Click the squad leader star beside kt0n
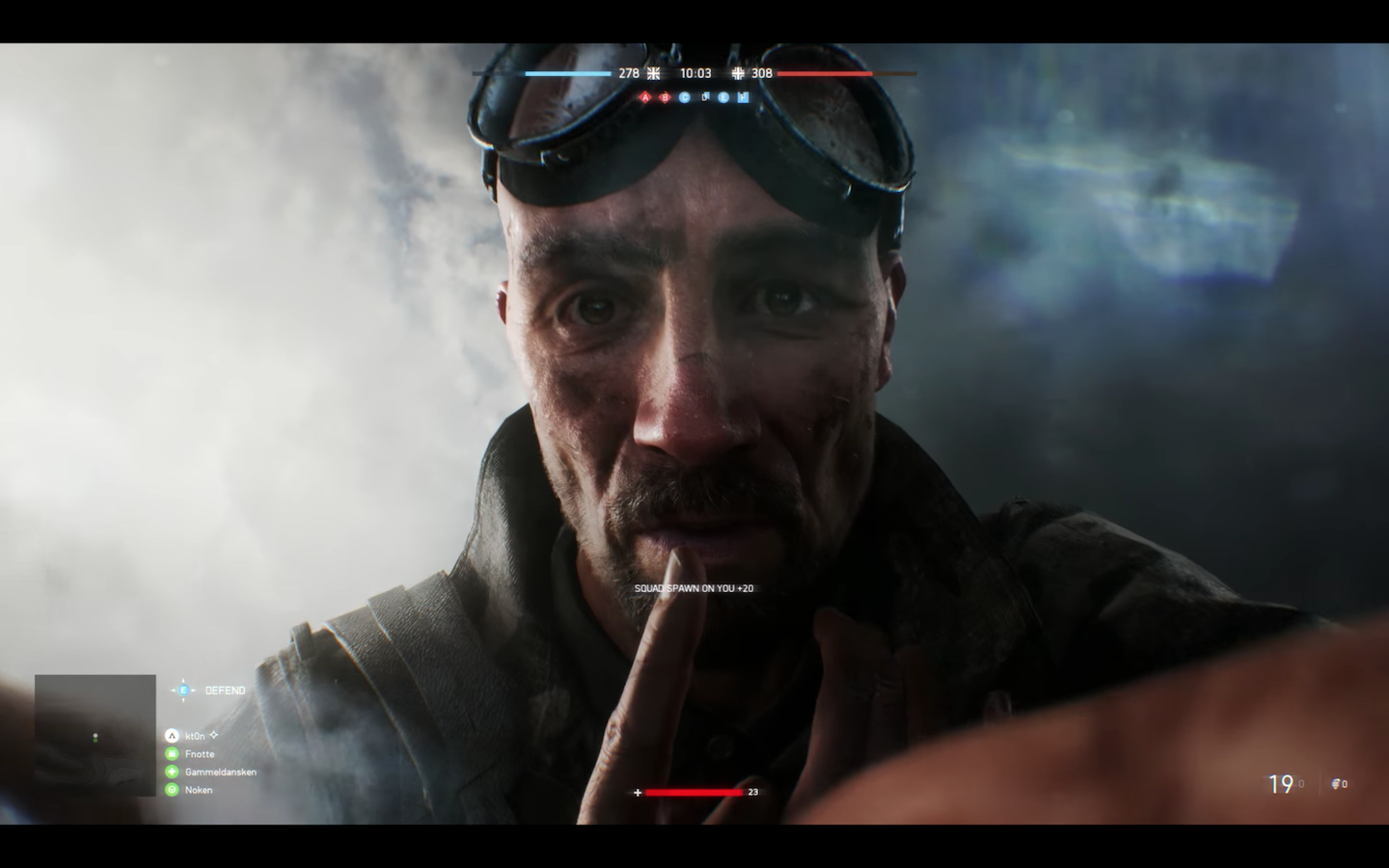Image resolution: width=1389 pixels, height=868 pixels. 214,734
